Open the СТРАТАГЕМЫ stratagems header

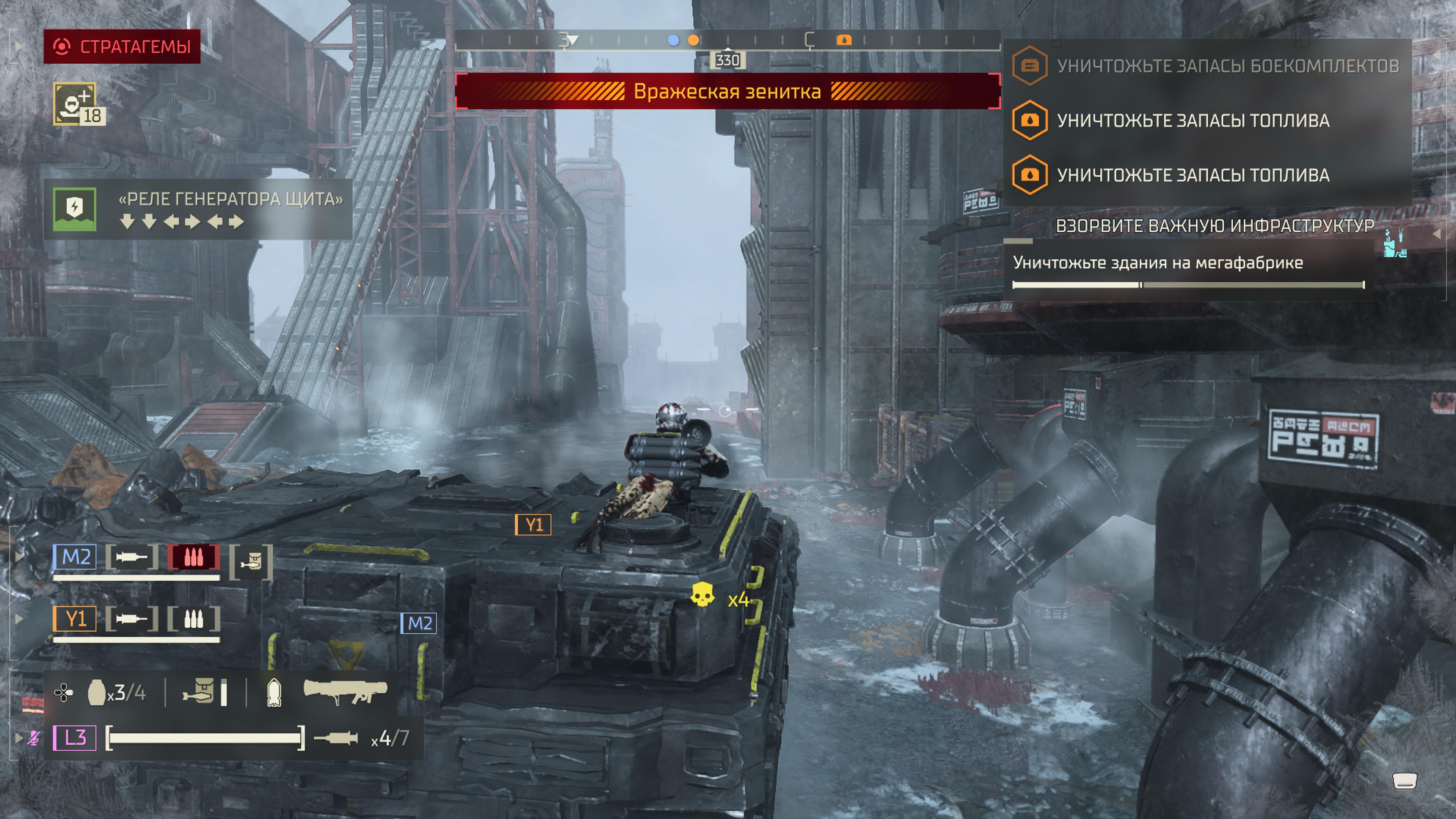(122, 46)
